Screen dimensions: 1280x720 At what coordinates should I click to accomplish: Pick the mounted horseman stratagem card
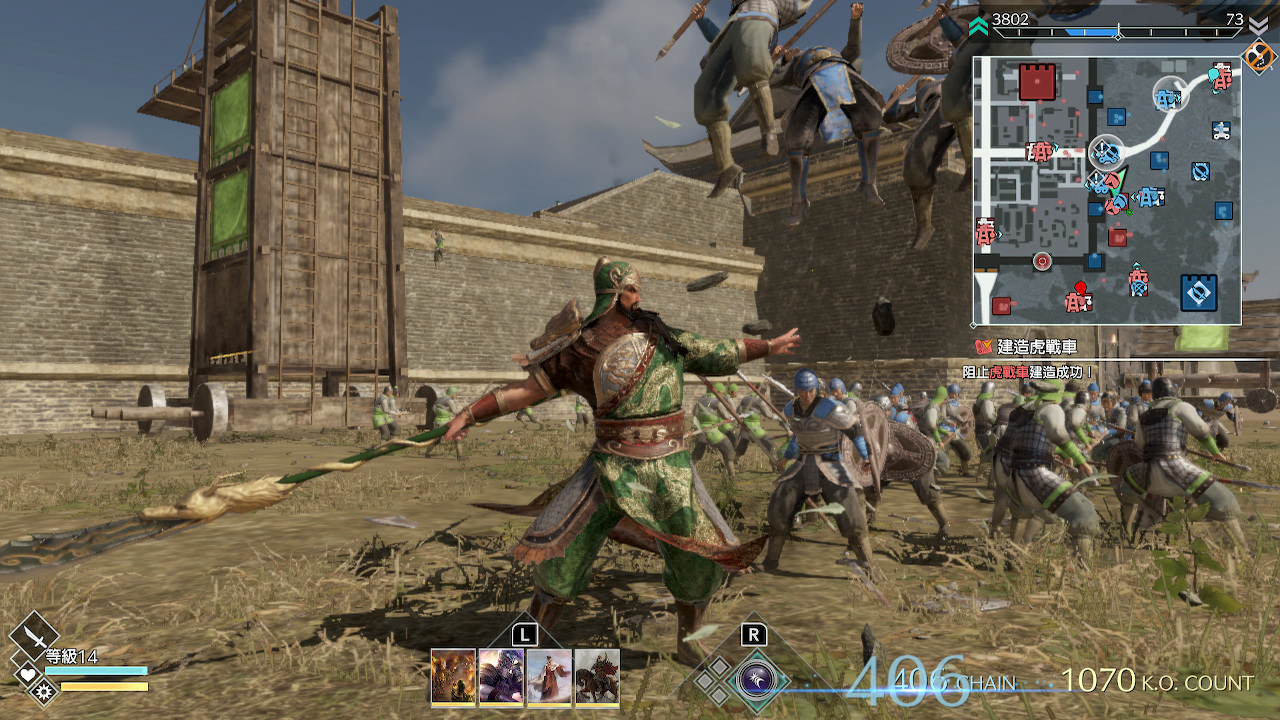coord(597,677)
